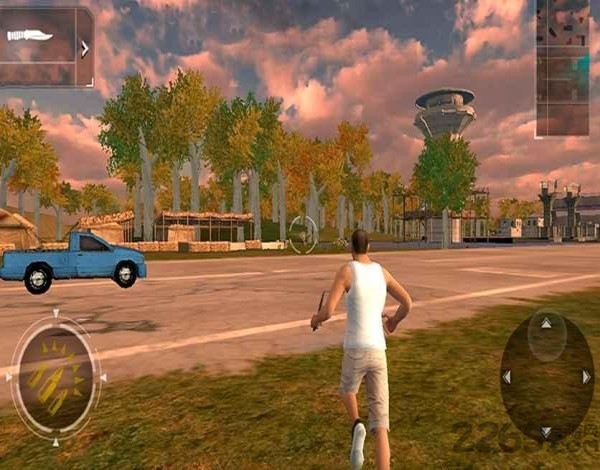Open the minimap panel

(x=561, y=66)
